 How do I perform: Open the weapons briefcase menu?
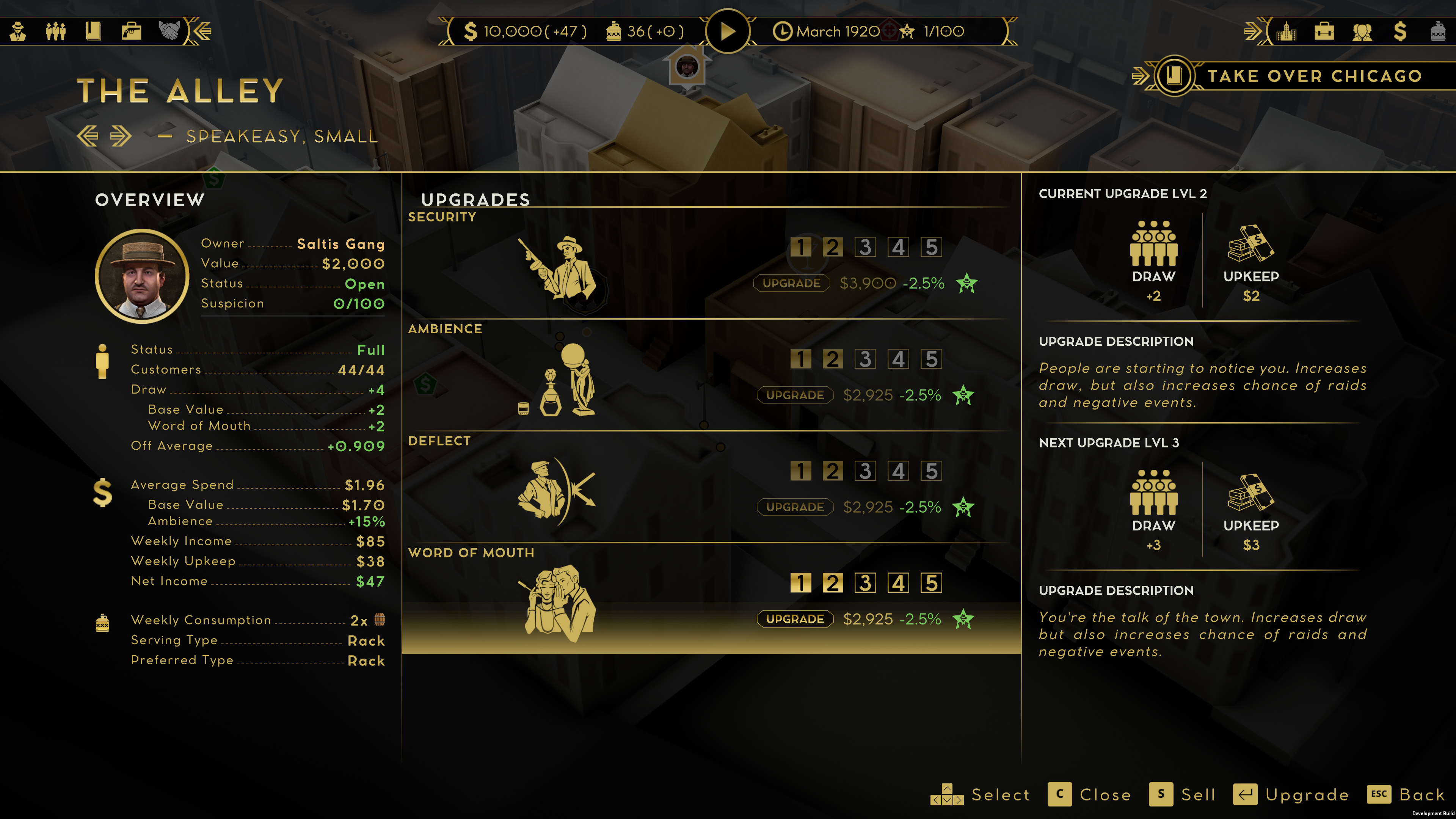131,31
